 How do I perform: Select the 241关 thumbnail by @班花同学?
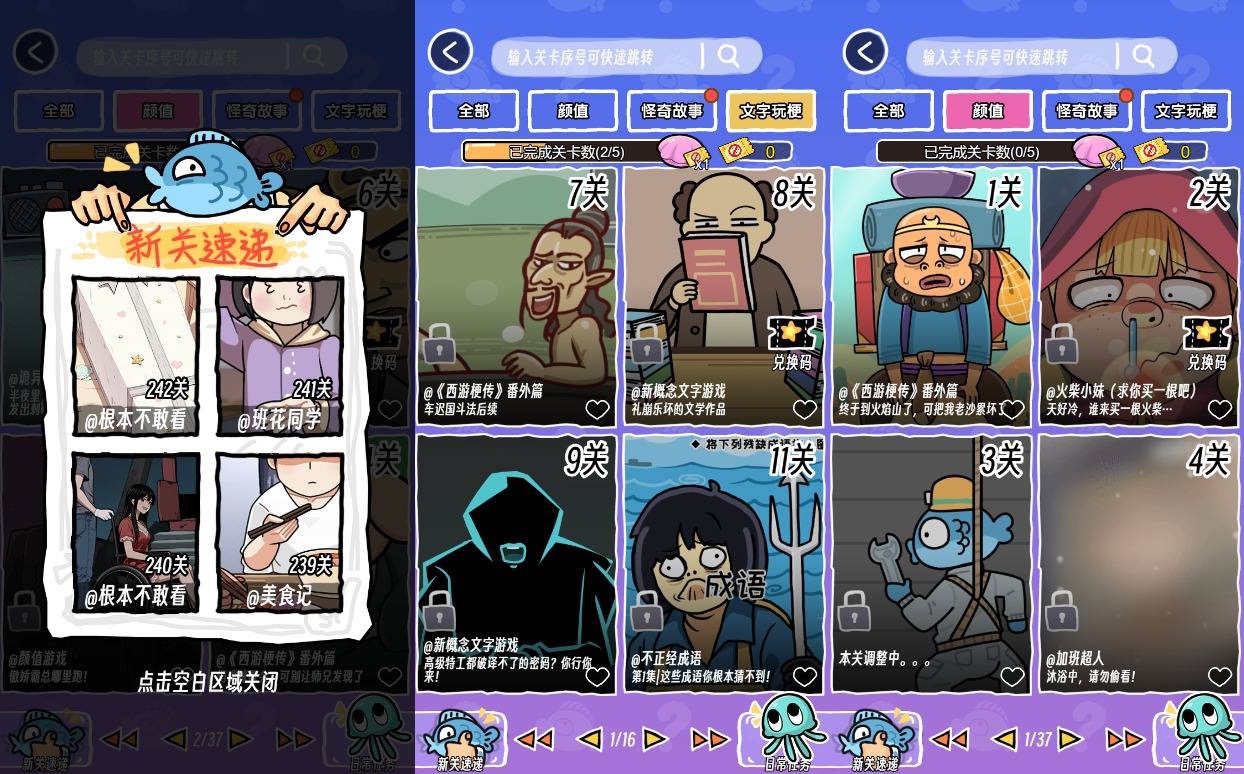click(280, 354)
